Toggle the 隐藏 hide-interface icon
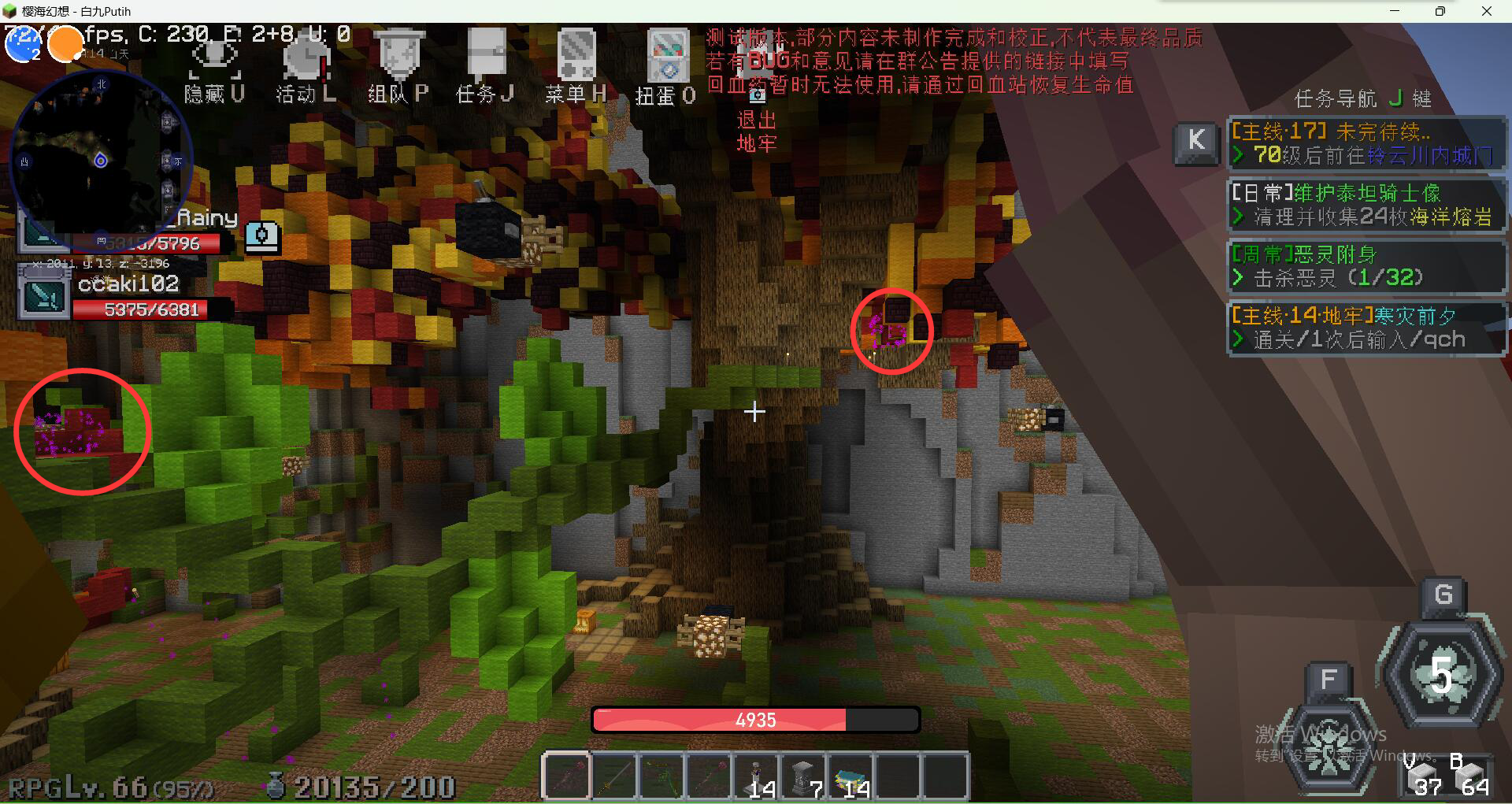This screenshot has width=1512, height=804. point(214,57)
